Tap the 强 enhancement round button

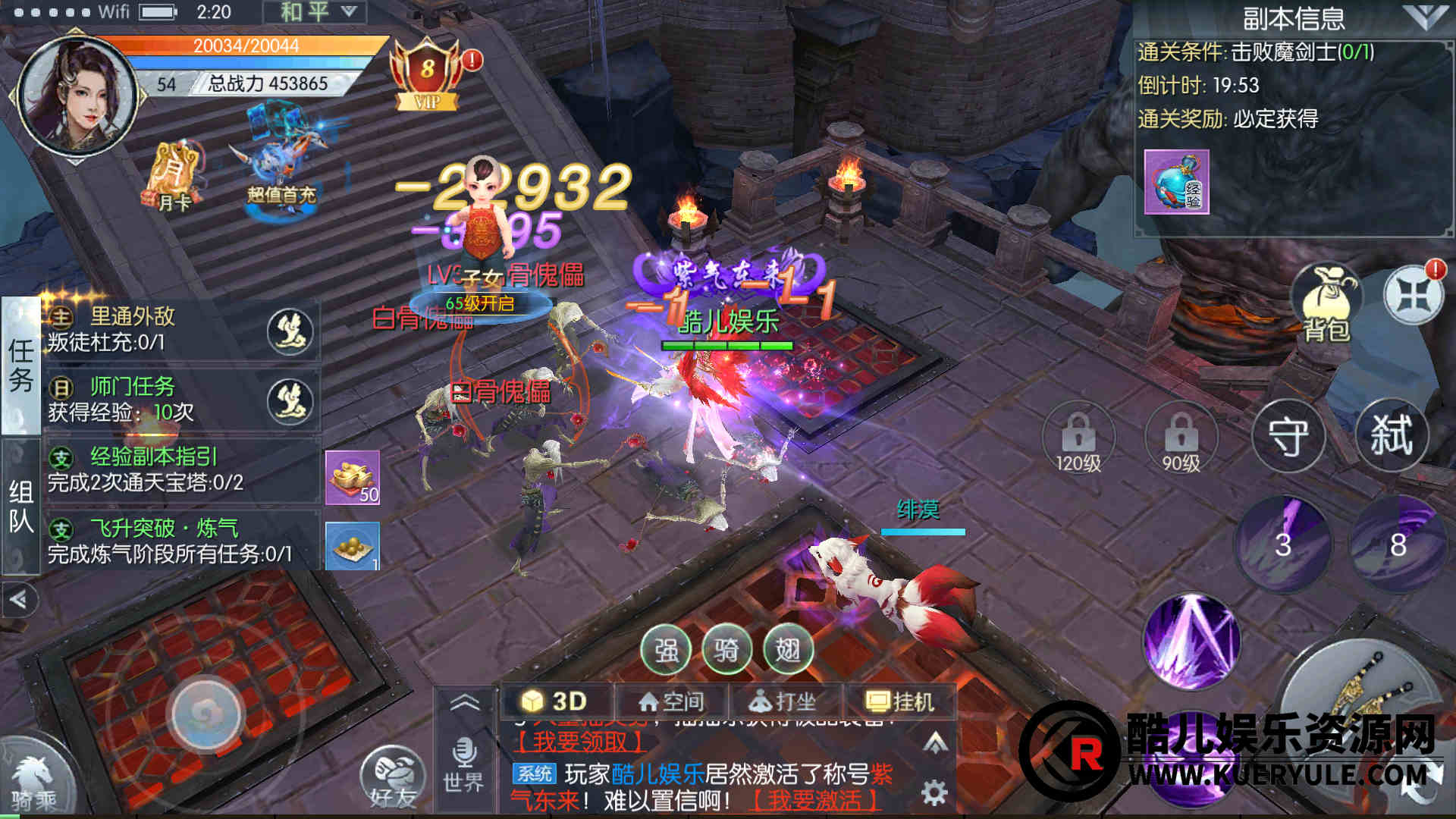coord(666,651)
